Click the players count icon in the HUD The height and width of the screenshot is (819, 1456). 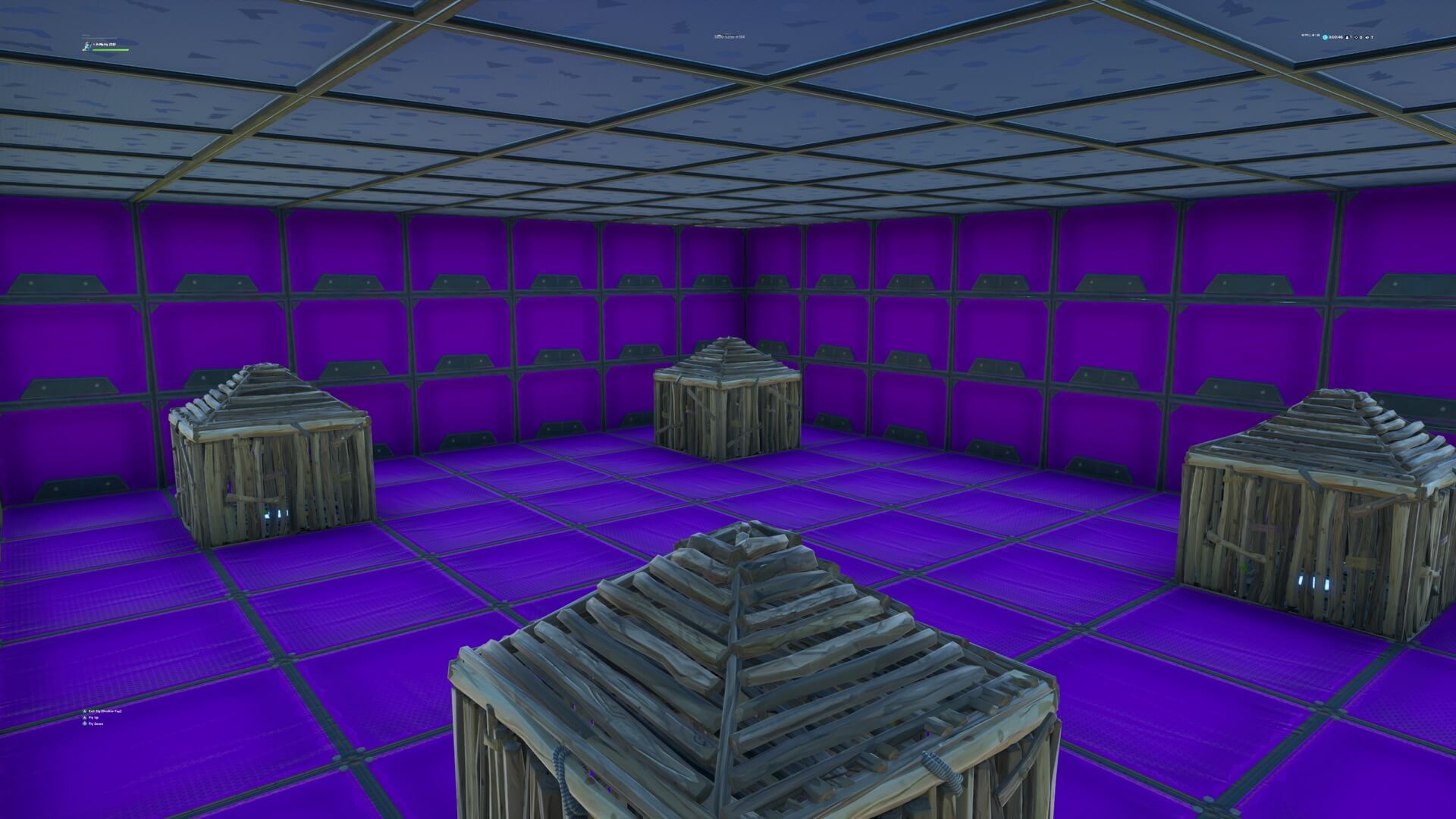click(1348, 37)
